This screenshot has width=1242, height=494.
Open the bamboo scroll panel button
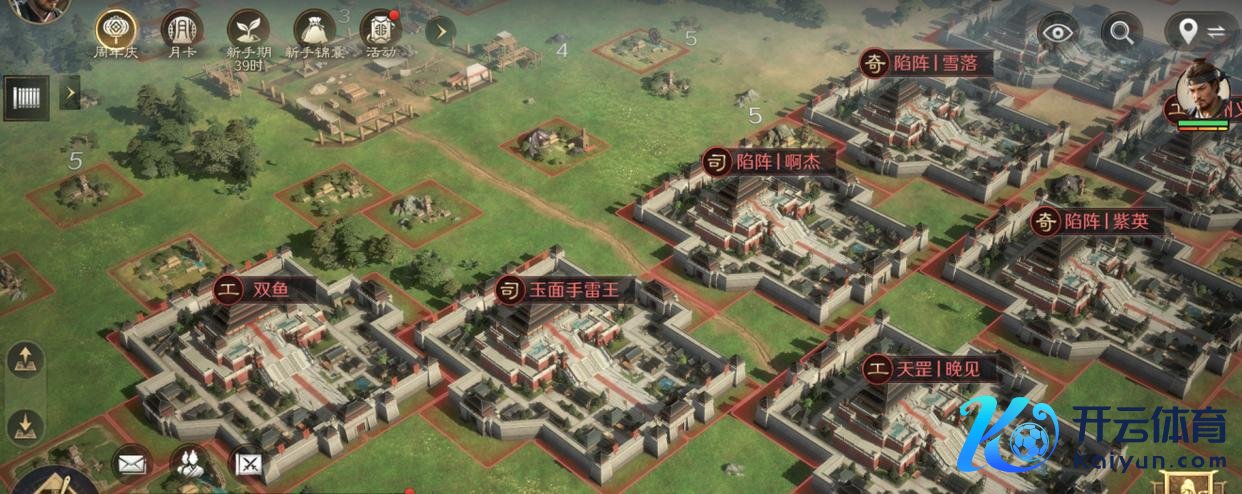click(27, 97)
